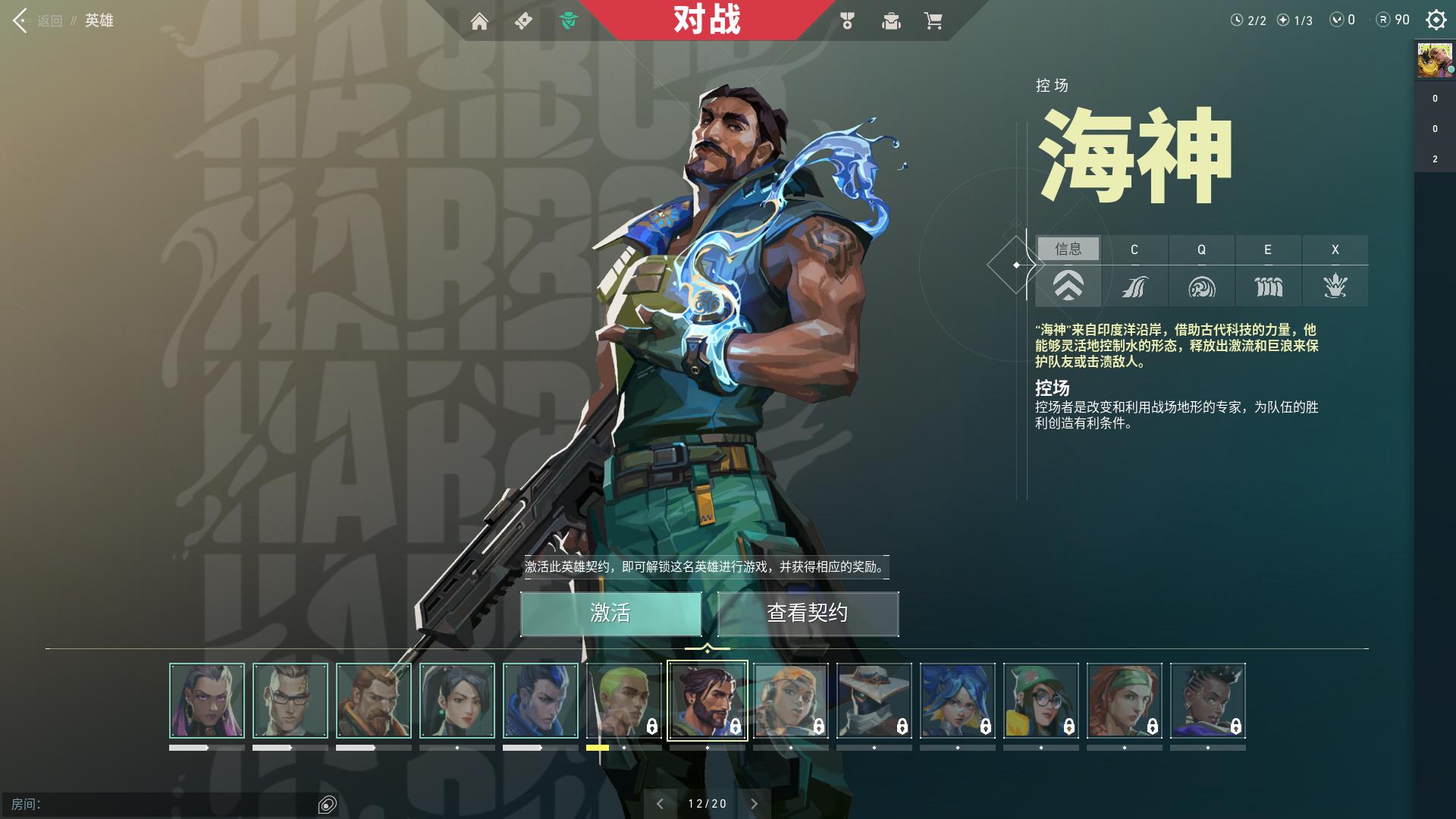Select Harbor's X ultimate ability icon
This screenshot has width=1456, height=819.
point(1335,286)
